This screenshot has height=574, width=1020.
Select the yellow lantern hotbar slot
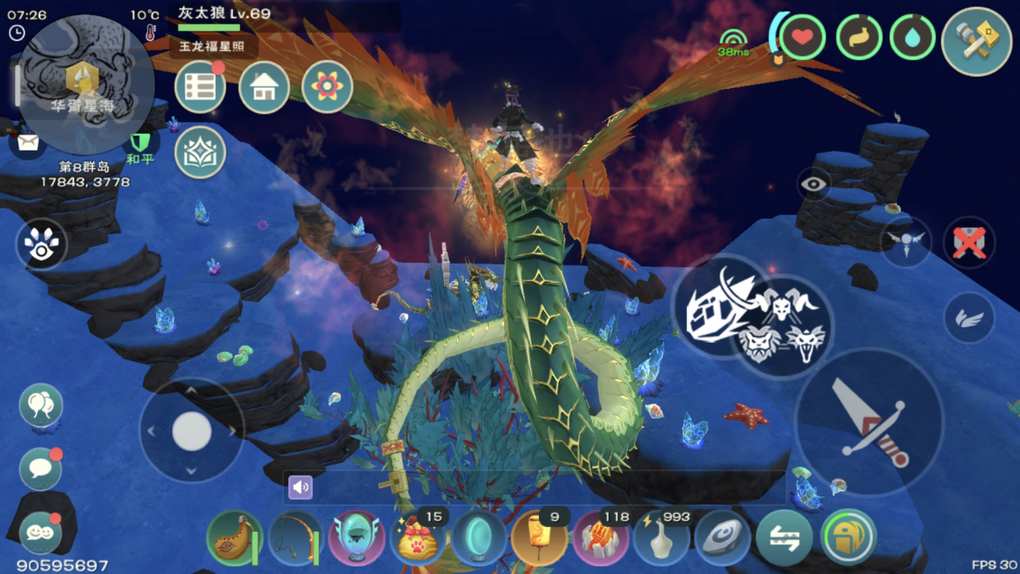[538, 539]
